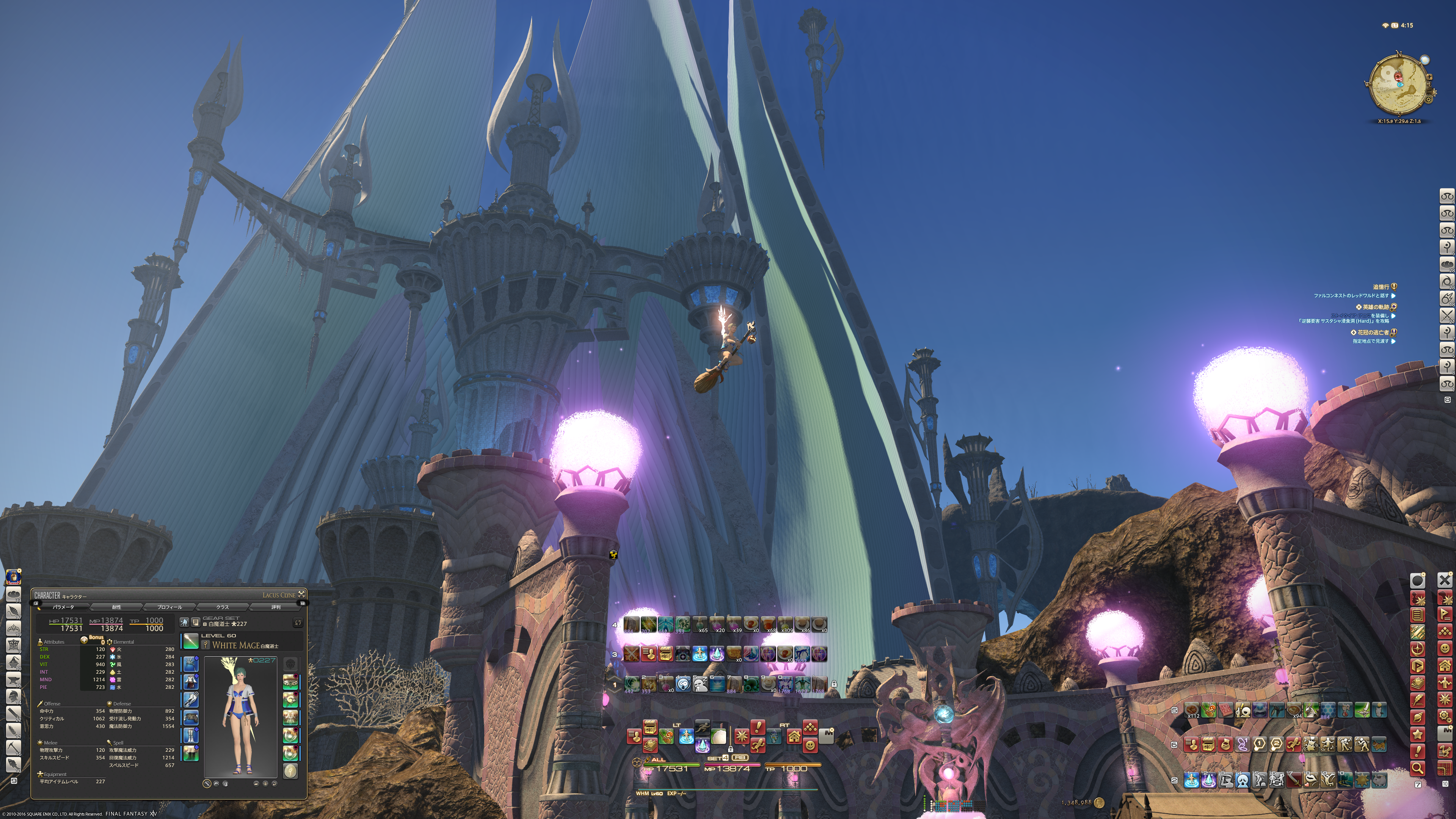Click the magnifying glass search icon

point(1417,767)
